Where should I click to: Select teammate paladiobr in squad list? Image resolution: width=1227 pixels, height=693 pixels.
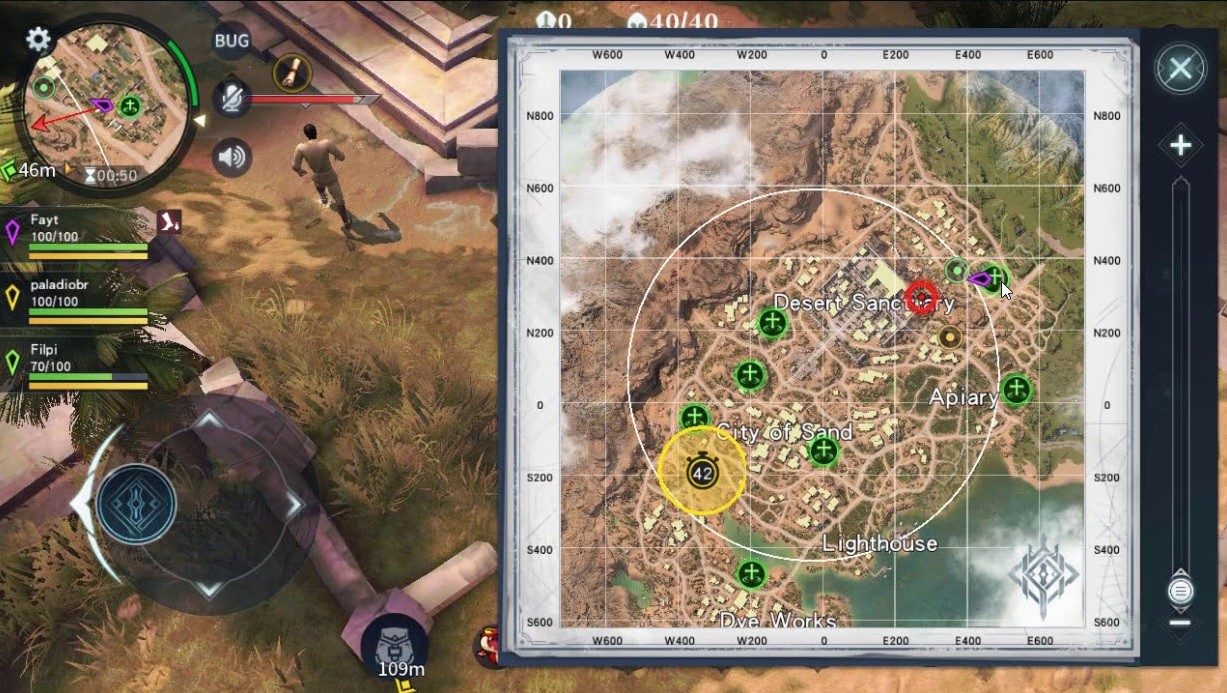tap(75, 297)
